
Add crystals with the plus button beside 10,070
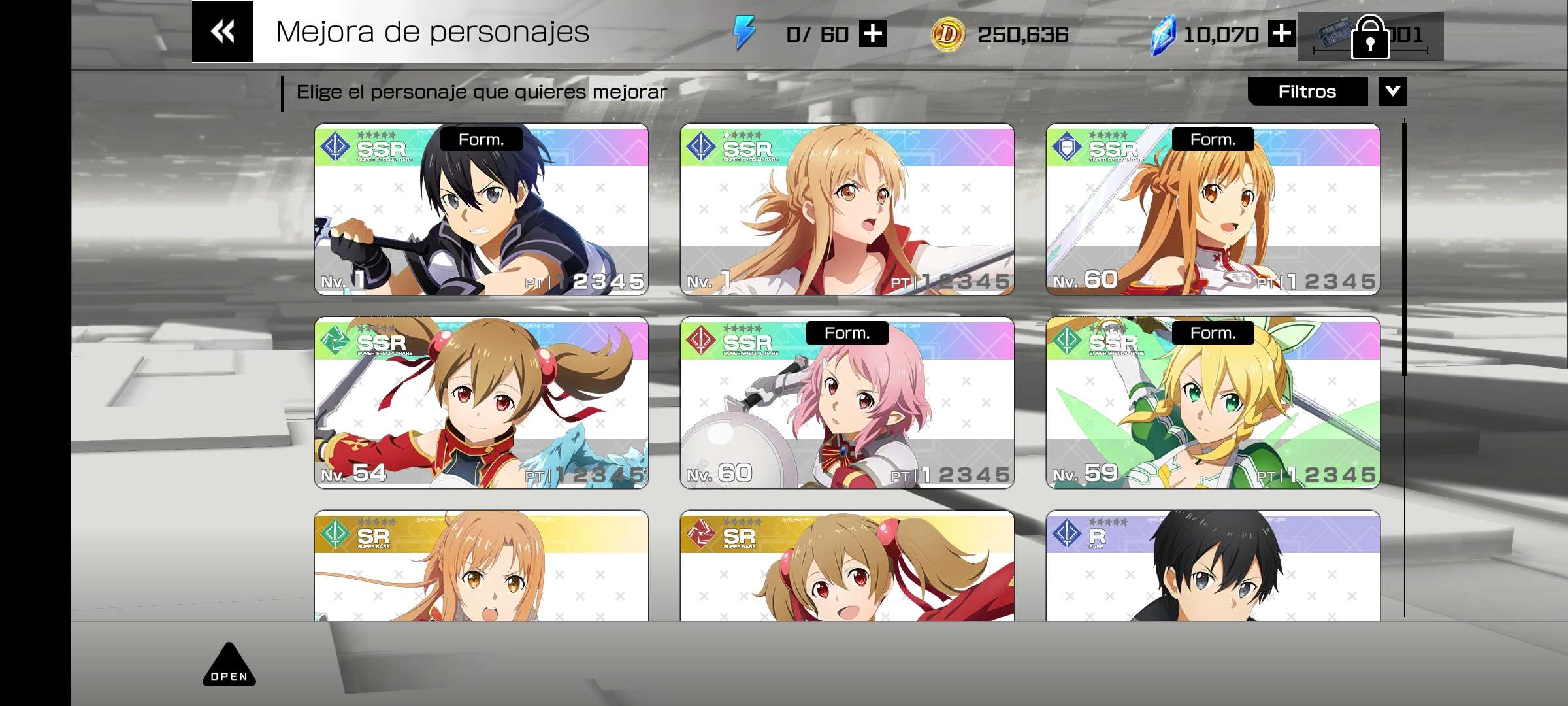pos(1281,34)
